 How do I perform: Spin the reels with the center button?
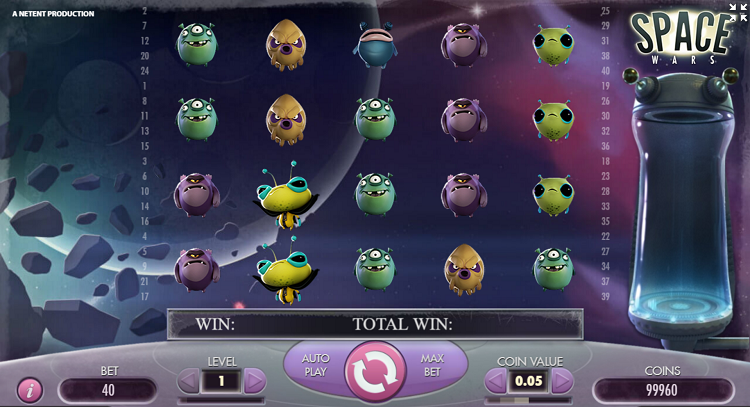pyautogui.click(x=375, y=371)
